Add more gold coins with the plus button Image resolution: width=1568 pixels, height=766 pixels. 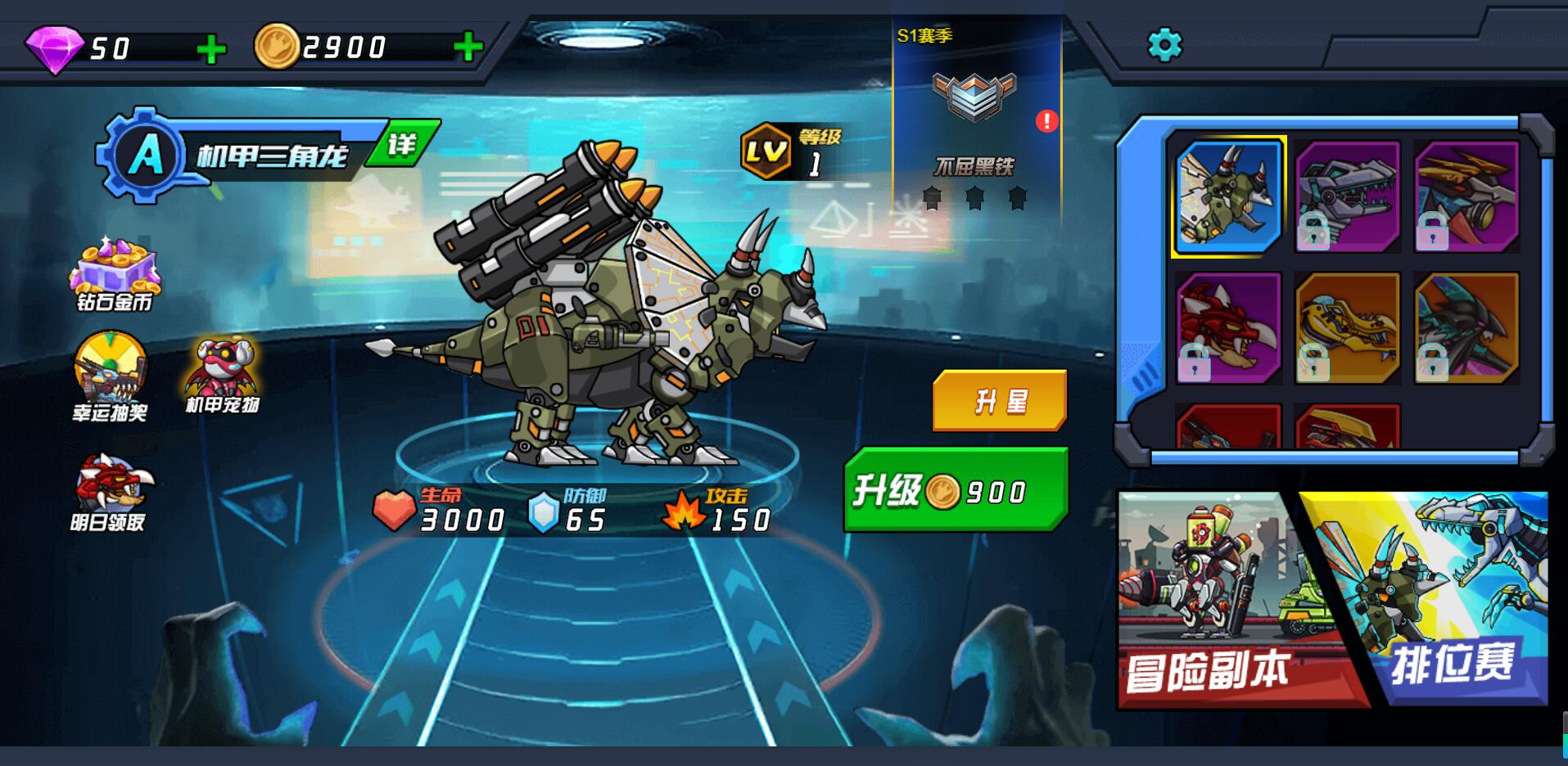click(468, 47)
